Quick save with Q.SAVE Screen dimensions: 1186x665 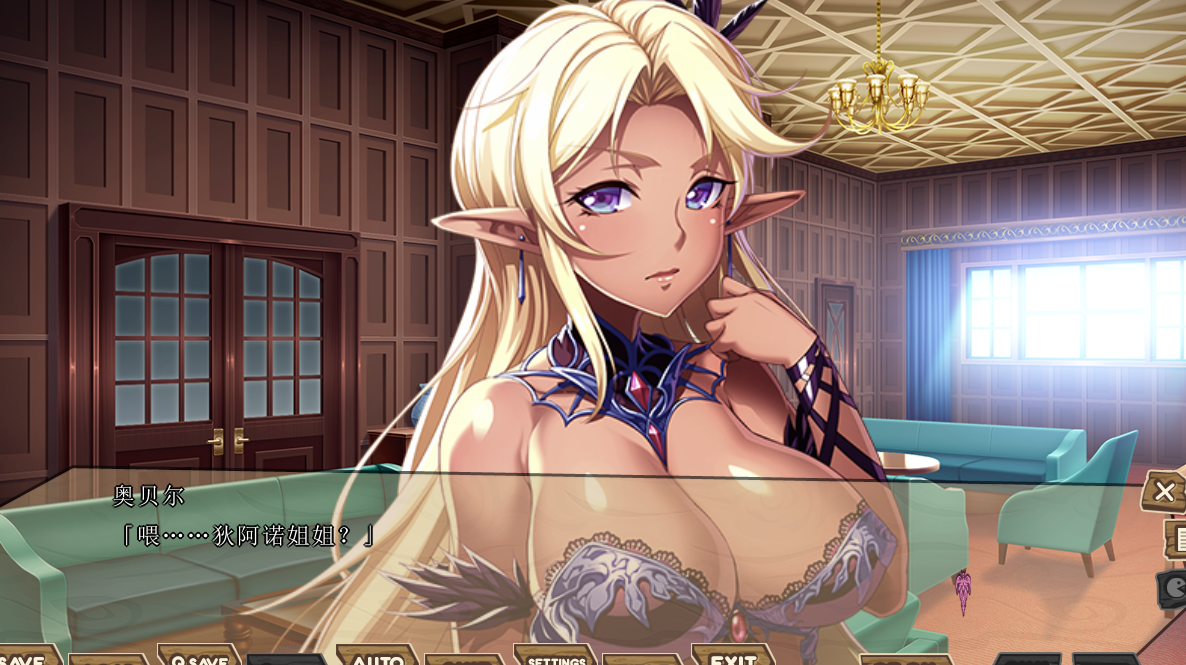point(198,657)
